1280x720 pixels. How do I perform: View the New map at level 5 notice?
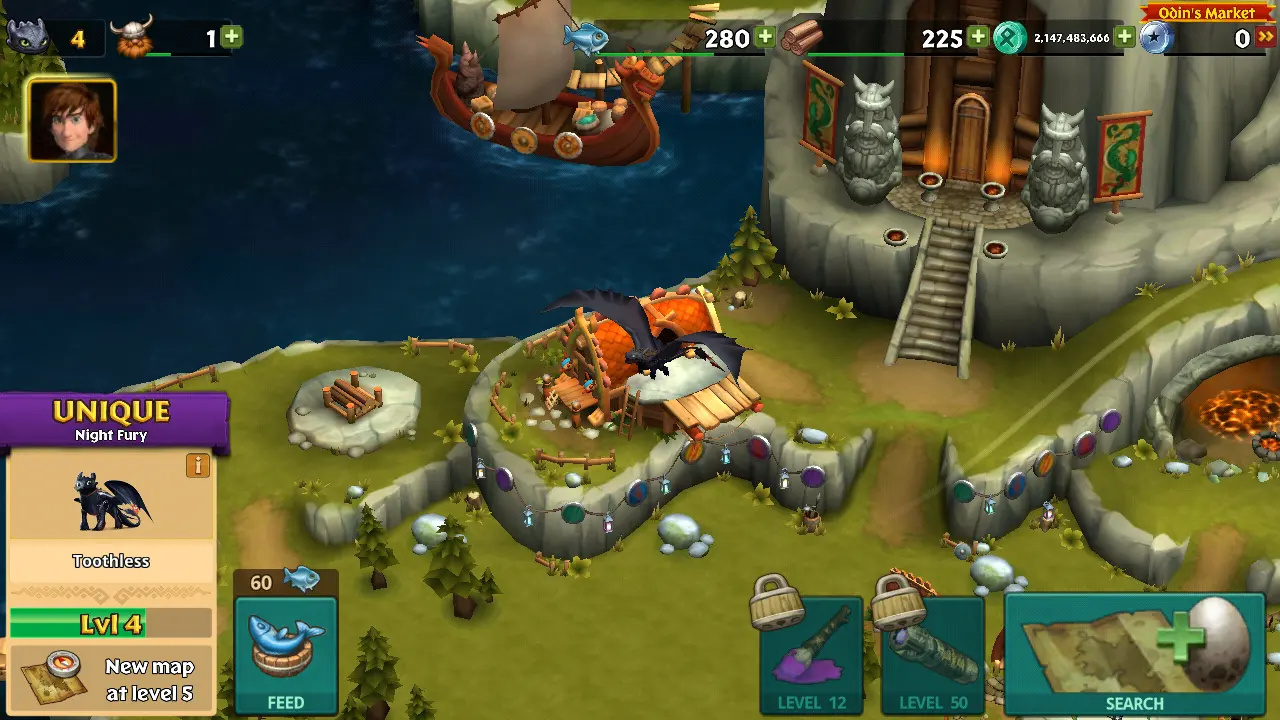tap(110, 680)
